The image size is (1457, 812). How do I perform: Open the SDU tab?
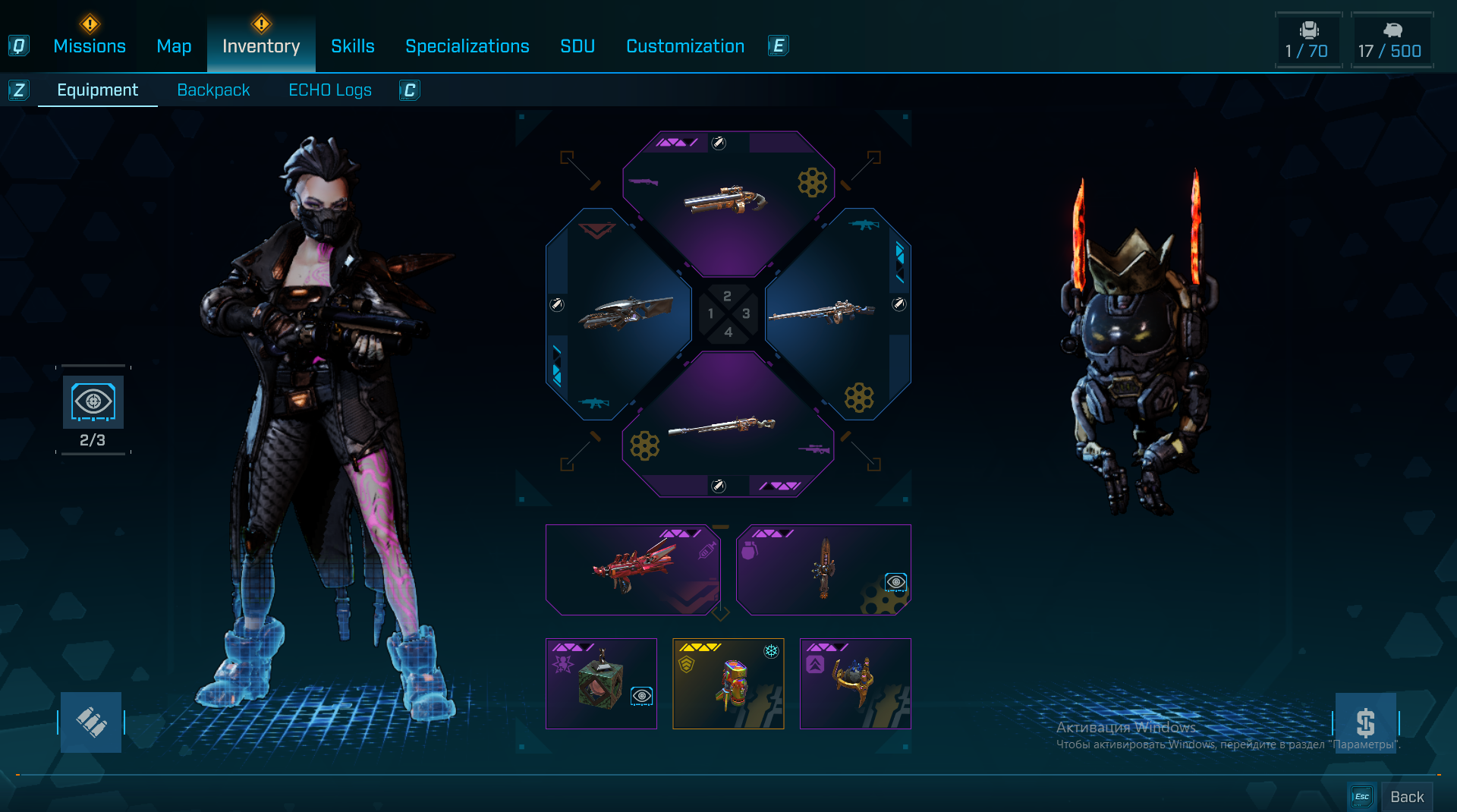point(577,46)
